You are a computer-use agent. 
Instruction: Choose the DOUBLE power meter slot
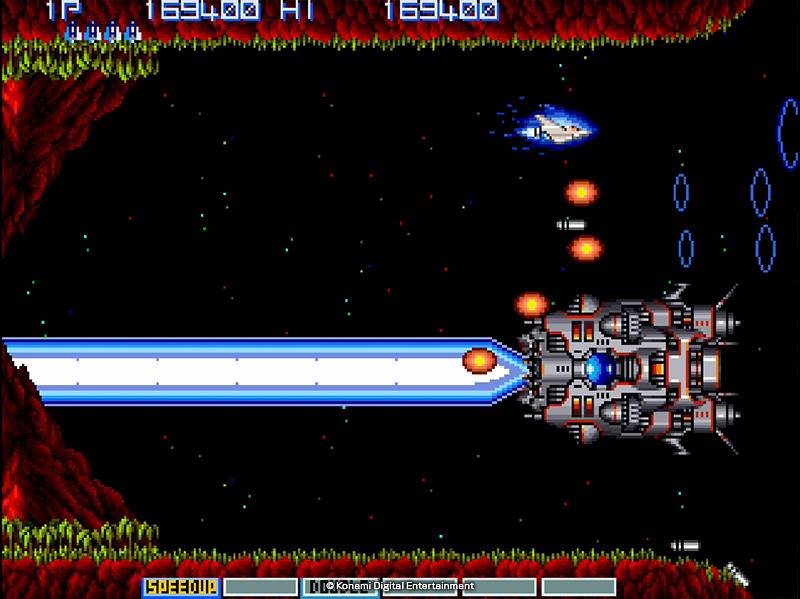click(340, 586)
